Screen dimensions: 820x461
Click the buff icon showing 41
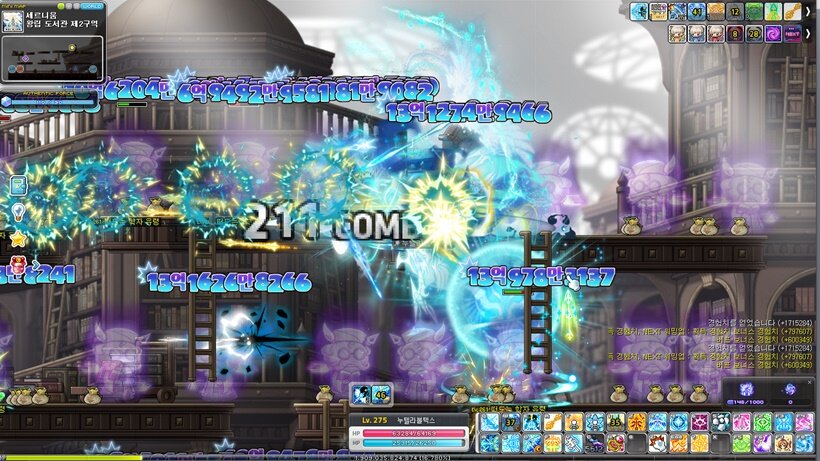click(697, 12)
